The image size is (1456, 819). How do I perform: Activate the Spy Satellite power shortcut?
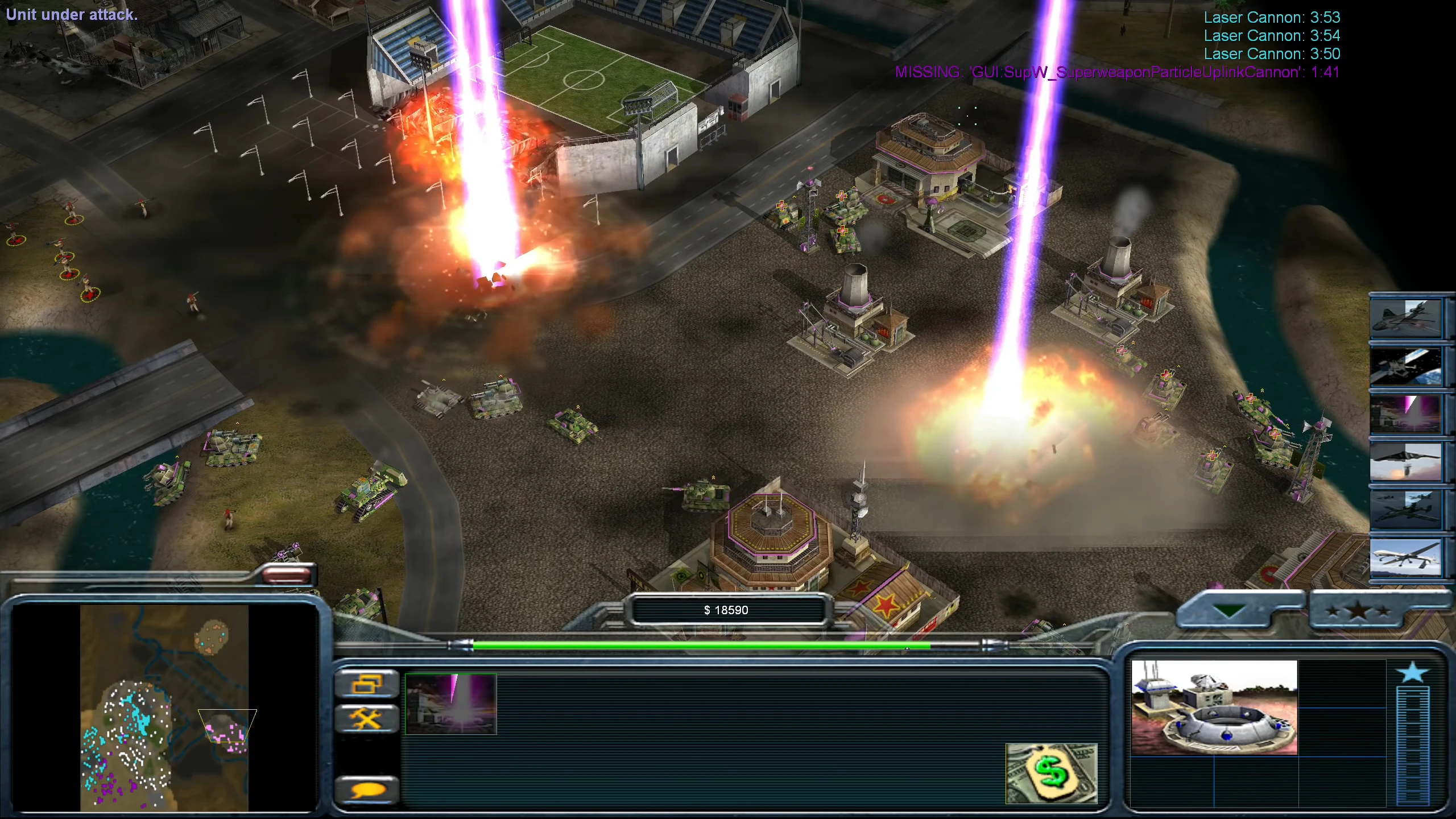tap(1405, 366)
